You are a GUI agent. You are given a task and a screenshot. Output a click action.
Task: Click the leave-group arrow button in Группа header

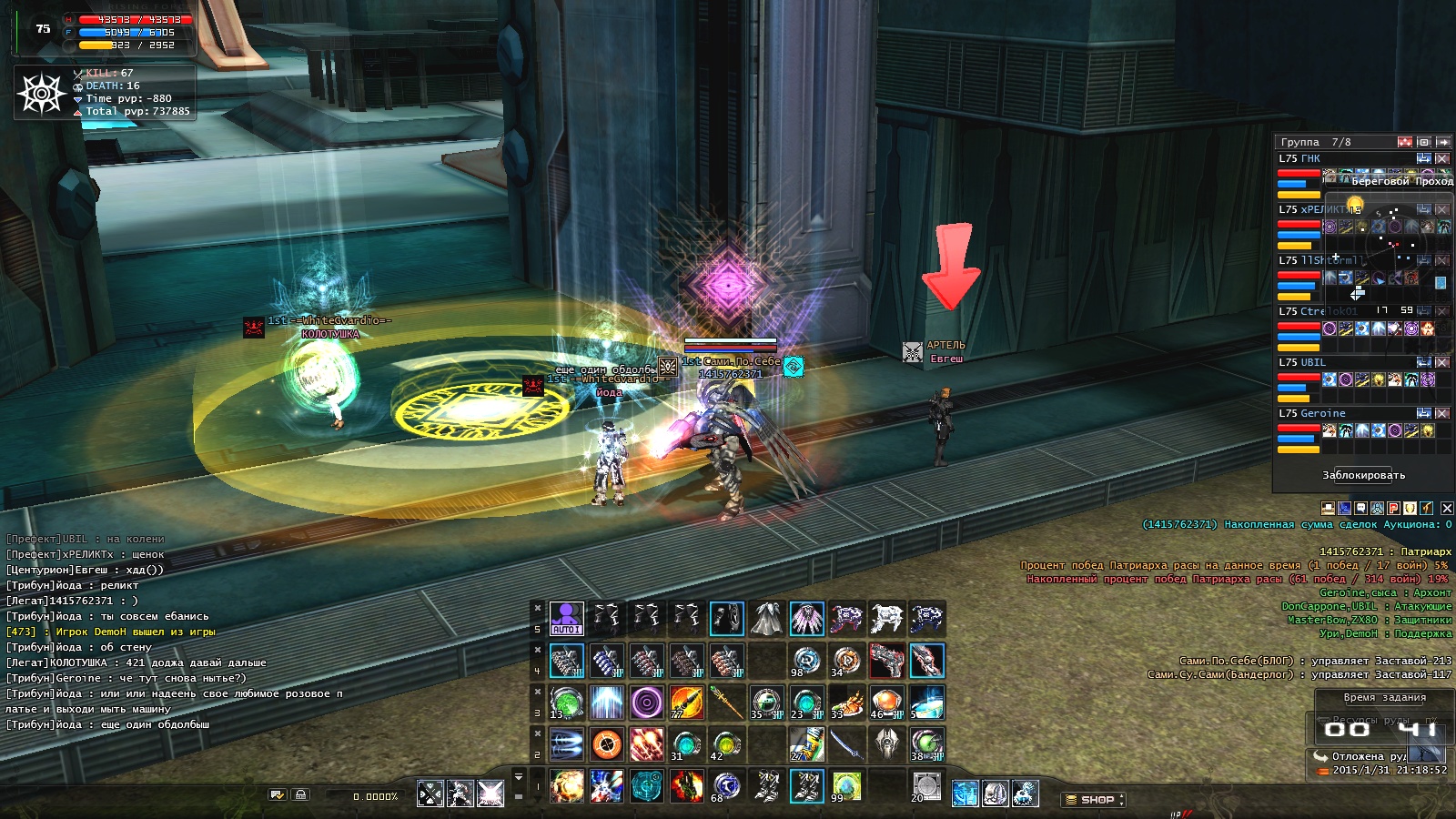pos(1442,142)
